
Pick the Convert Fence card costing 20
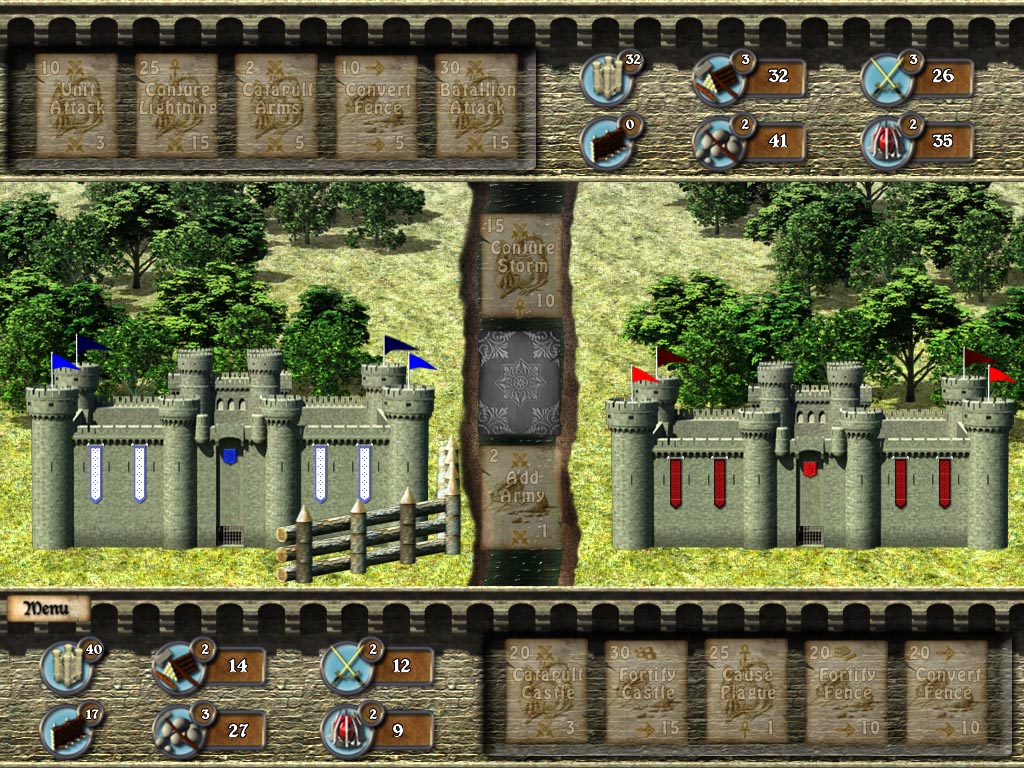tap(946, 691)
